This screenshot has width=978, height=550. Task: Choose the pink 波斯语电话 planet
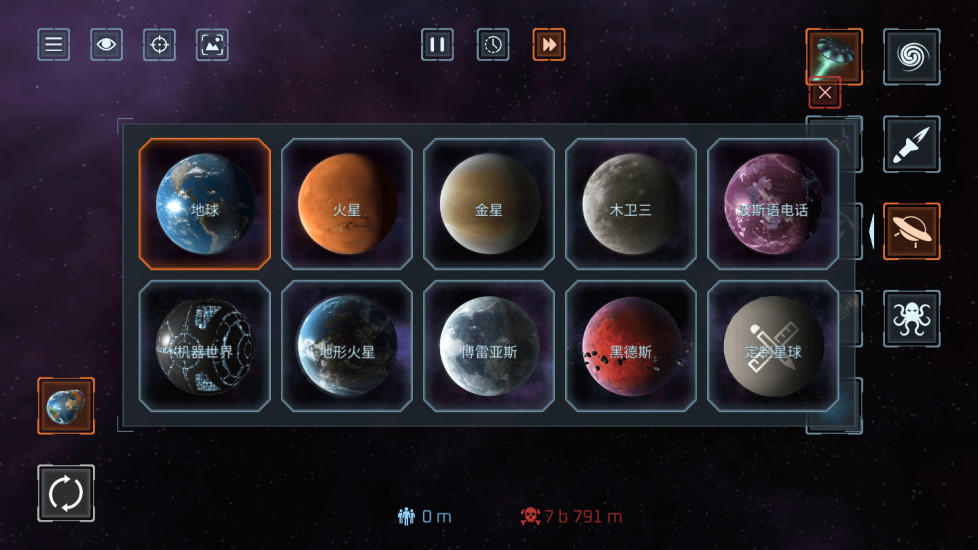pos(773,204)
